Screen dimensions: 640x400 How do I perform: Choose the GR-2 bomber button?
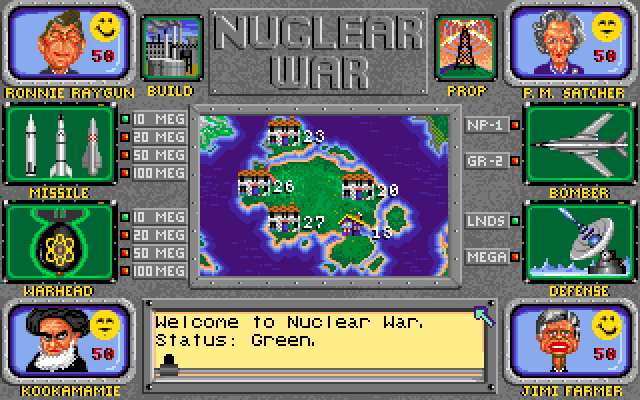point(488,160)
